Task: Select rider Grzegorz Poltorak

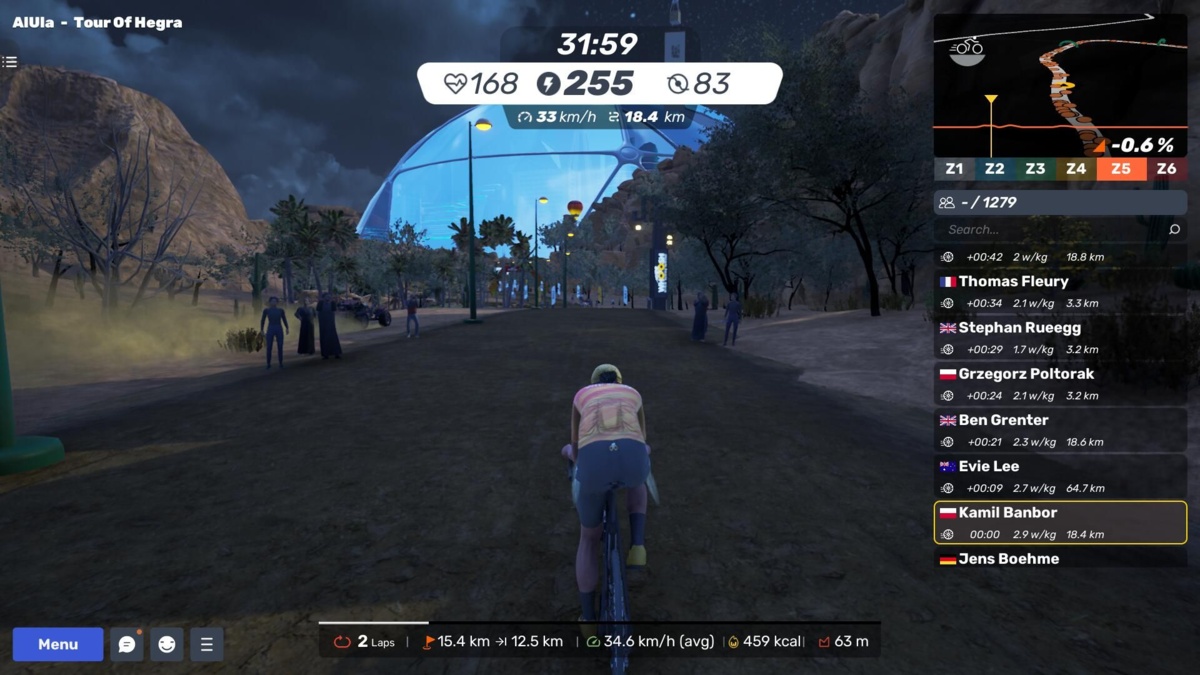Action: (x=1060, y=383)
